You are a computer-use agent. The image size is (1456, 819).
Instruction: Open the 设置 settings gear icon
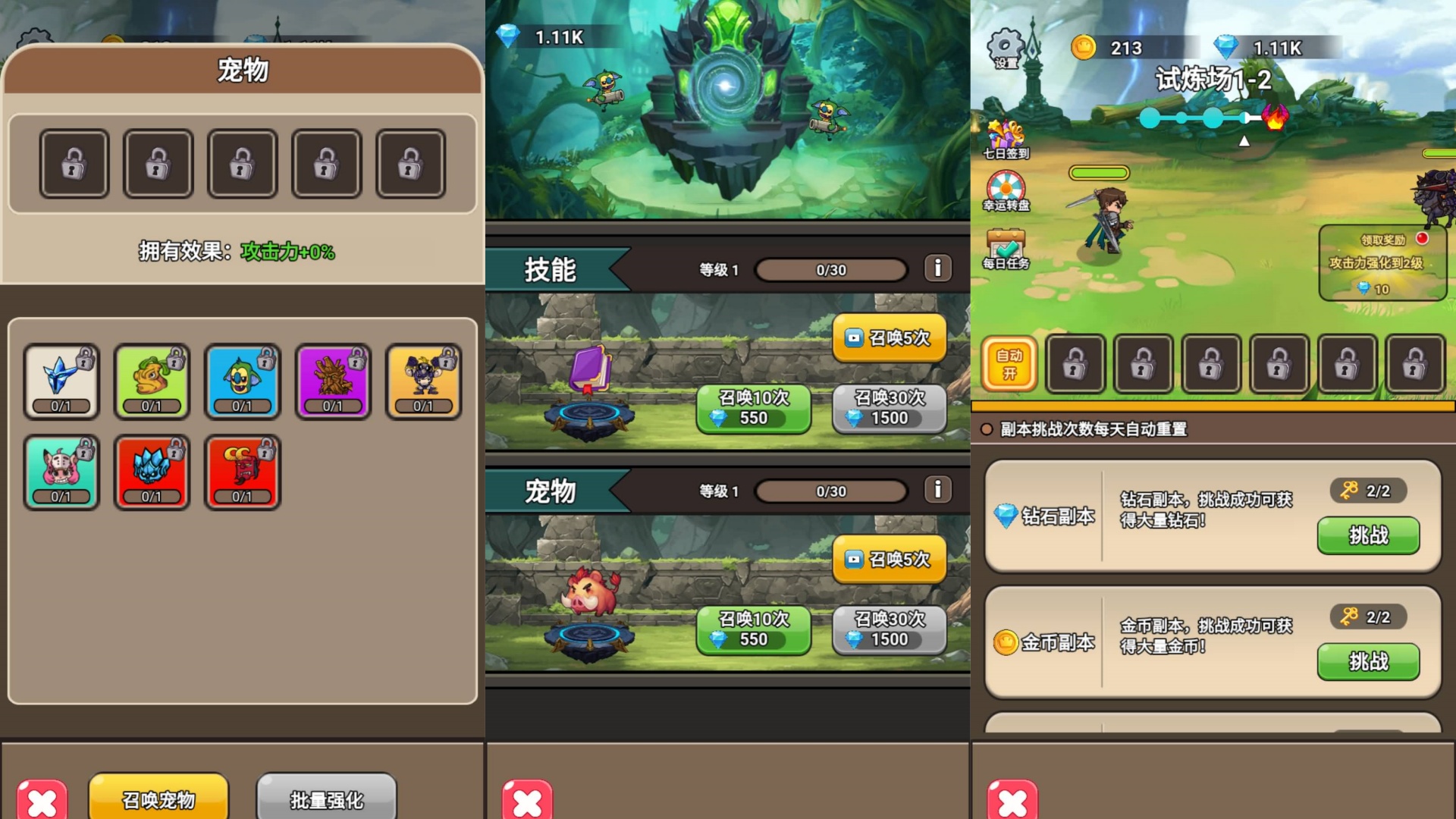[1006, 47]
